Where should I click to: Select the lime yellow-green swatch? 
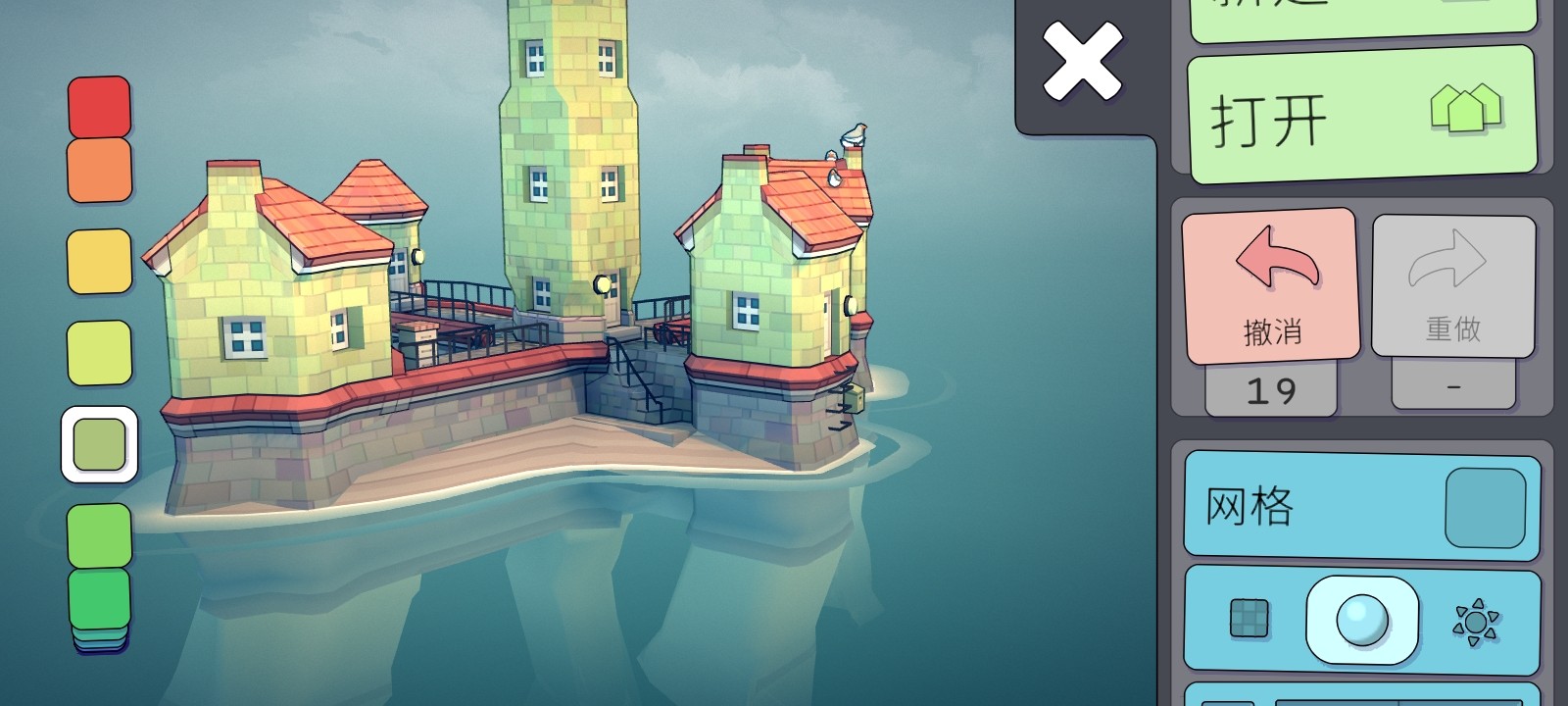(99, 352)
